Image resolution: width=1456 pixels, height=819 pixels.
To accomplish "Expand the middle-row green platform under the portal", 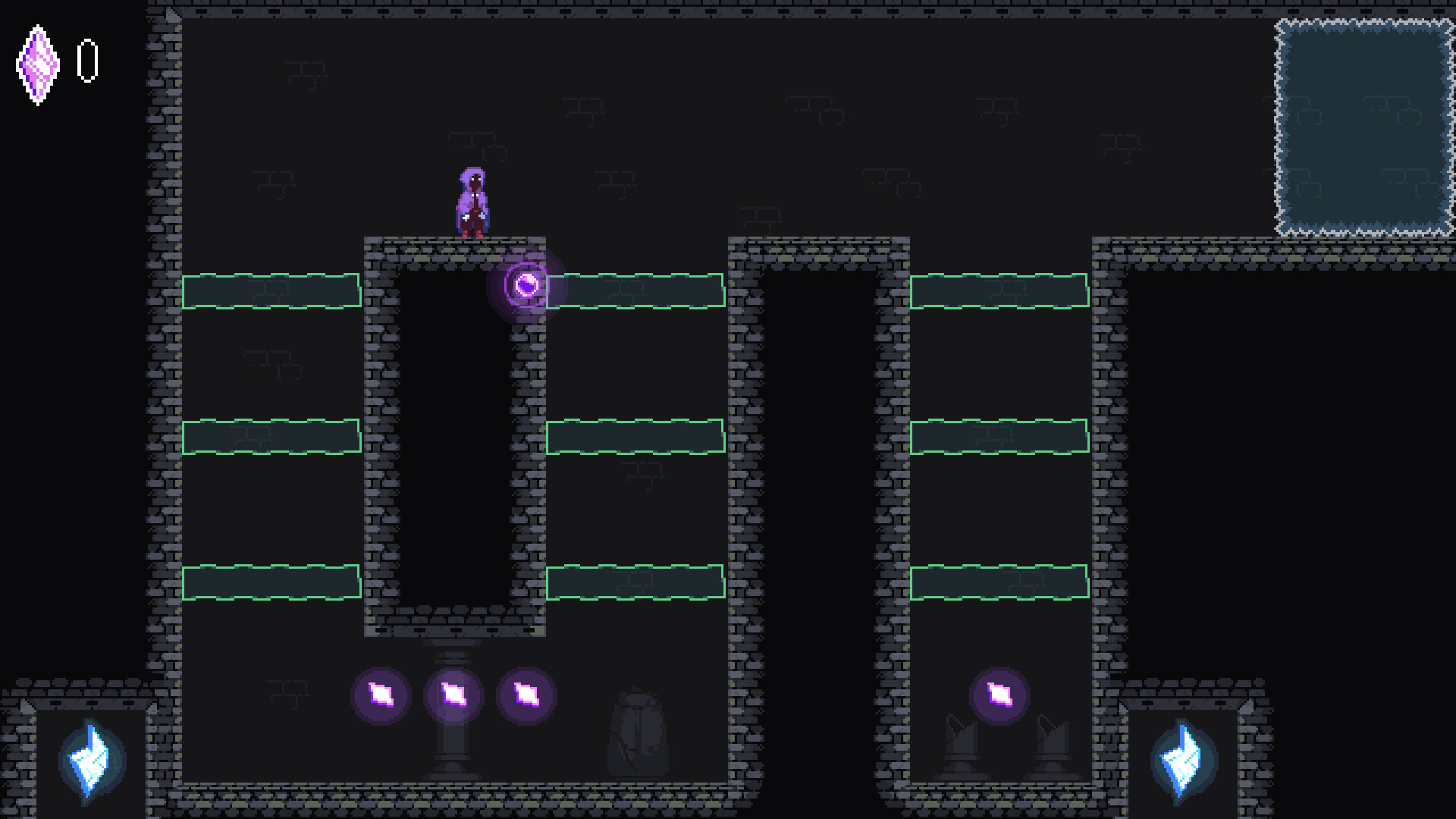I will click(635, 436).
